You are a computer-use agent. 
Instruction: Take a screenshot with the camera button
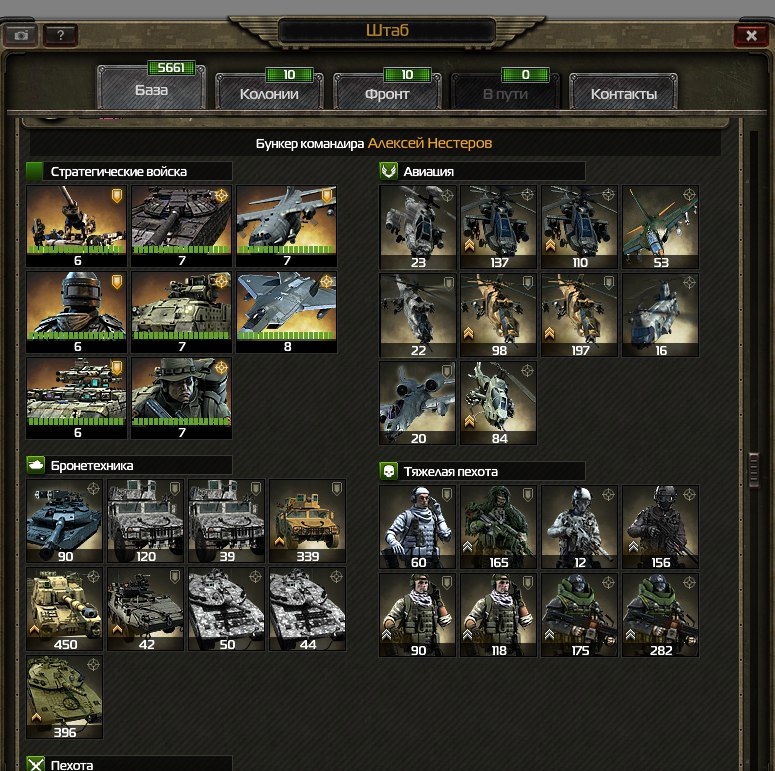pyautogui.click(x=22, y=35)
